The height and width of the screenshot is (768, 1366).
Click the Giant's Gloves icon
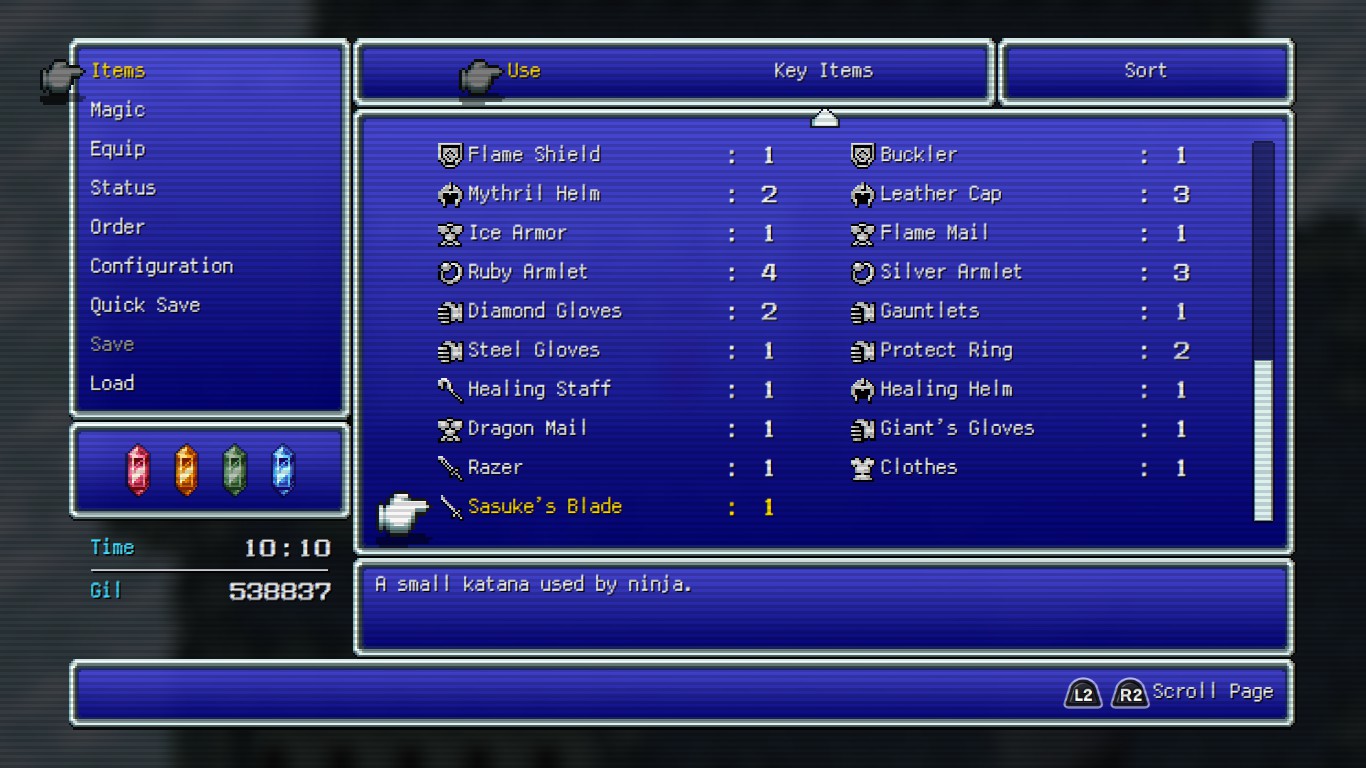[x=861, y=428]
